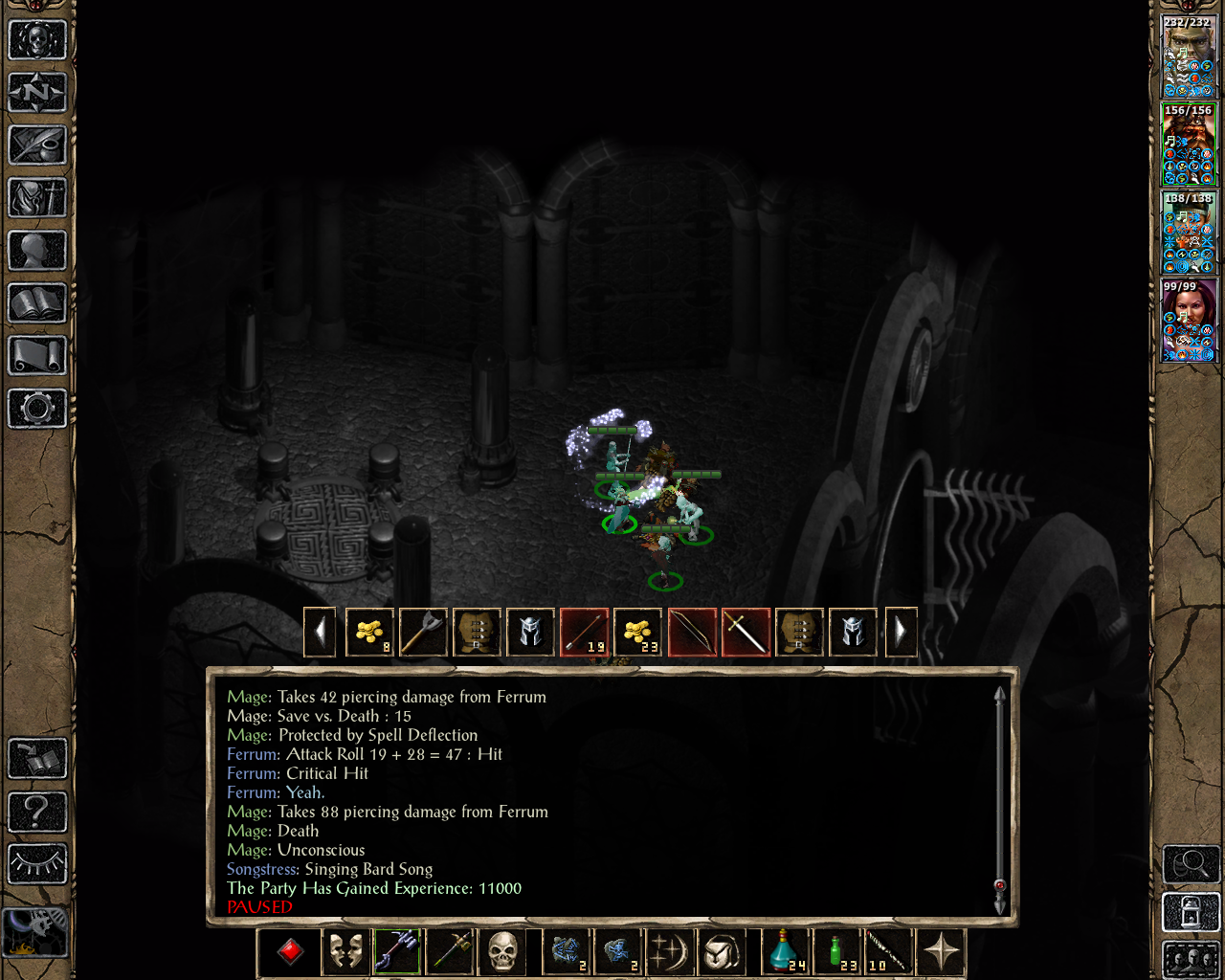Open special abilities with the star button
1225x980 pixels.
(x=942, y=952)
